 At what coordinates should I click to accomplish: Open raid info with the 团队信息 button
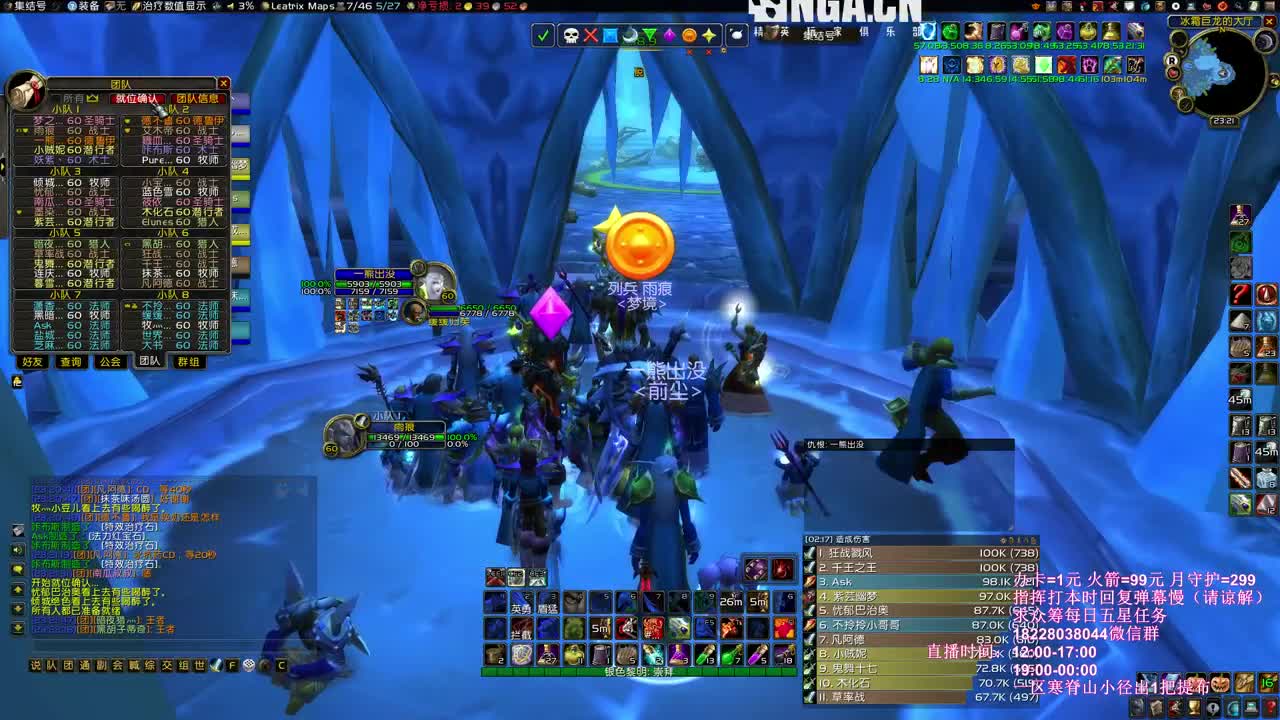pyautogui.click(x=197, y=97)
